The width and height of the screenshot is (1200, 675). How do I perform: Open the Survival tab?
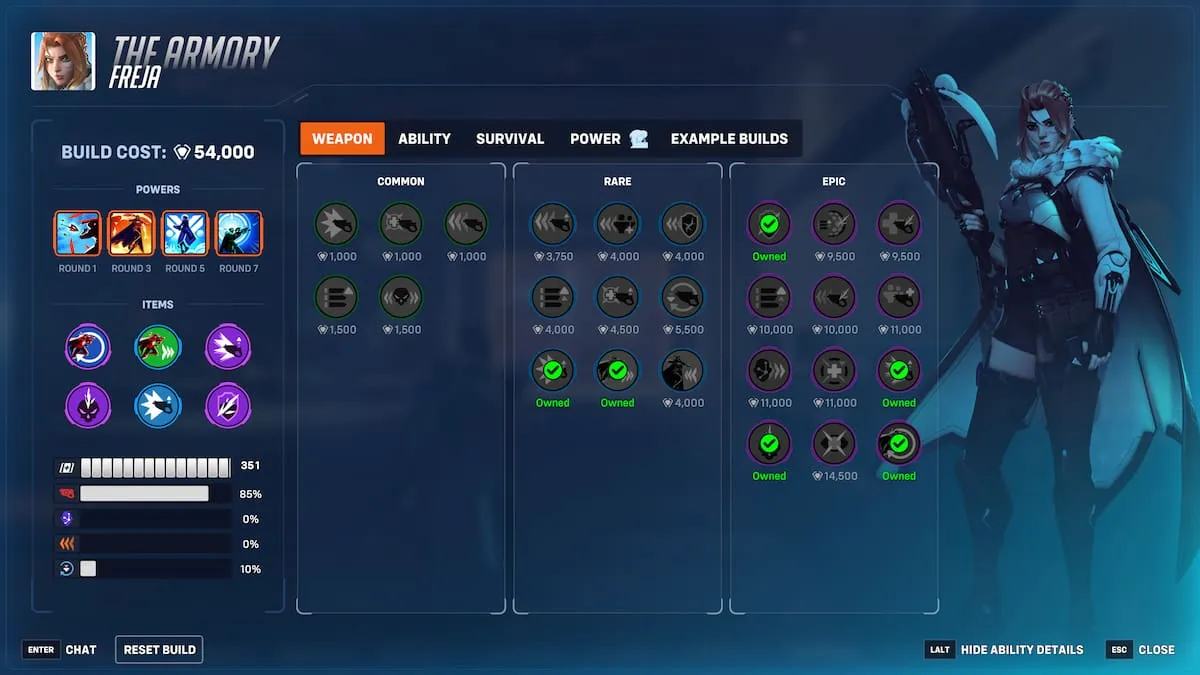510,139
